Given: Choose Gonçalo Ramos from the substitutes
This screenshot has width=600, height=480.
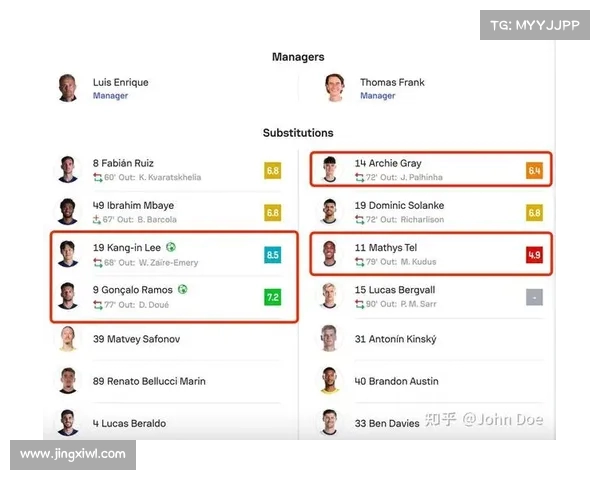Looking at the screenshot, I should coord(134,289).
